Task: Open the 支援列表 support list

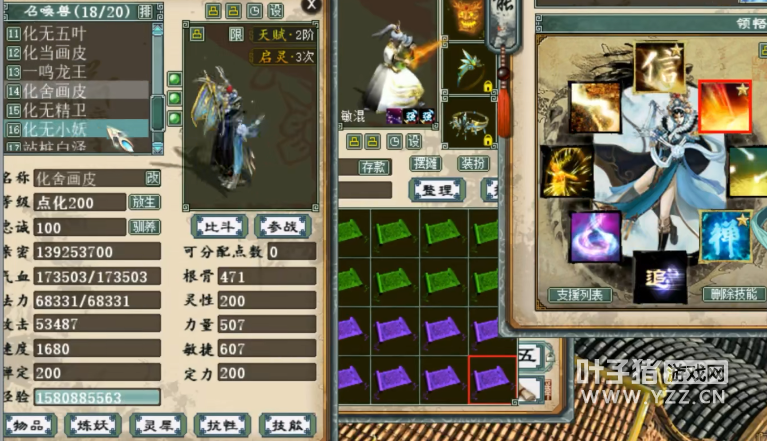Action: coord(580,295)
